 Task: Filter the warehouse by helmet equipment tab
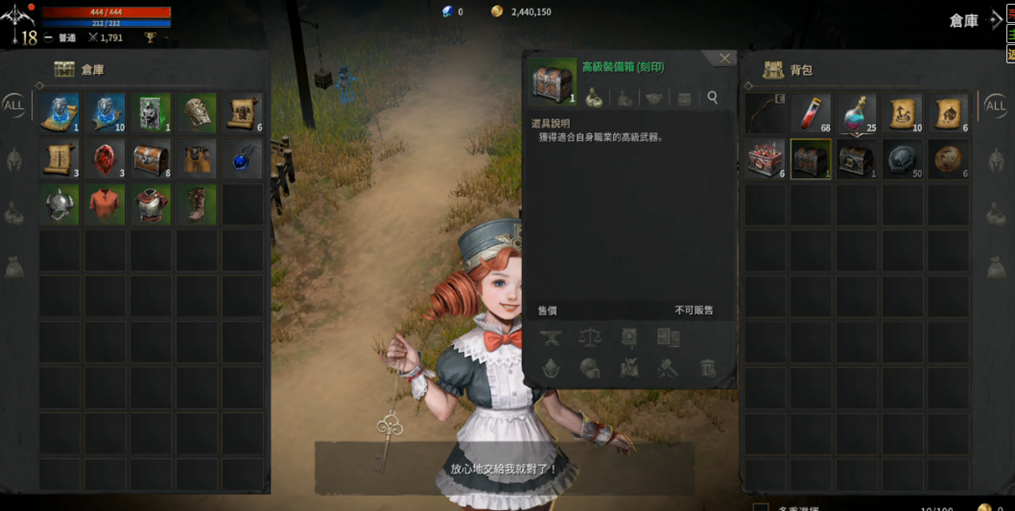(14, 159)
